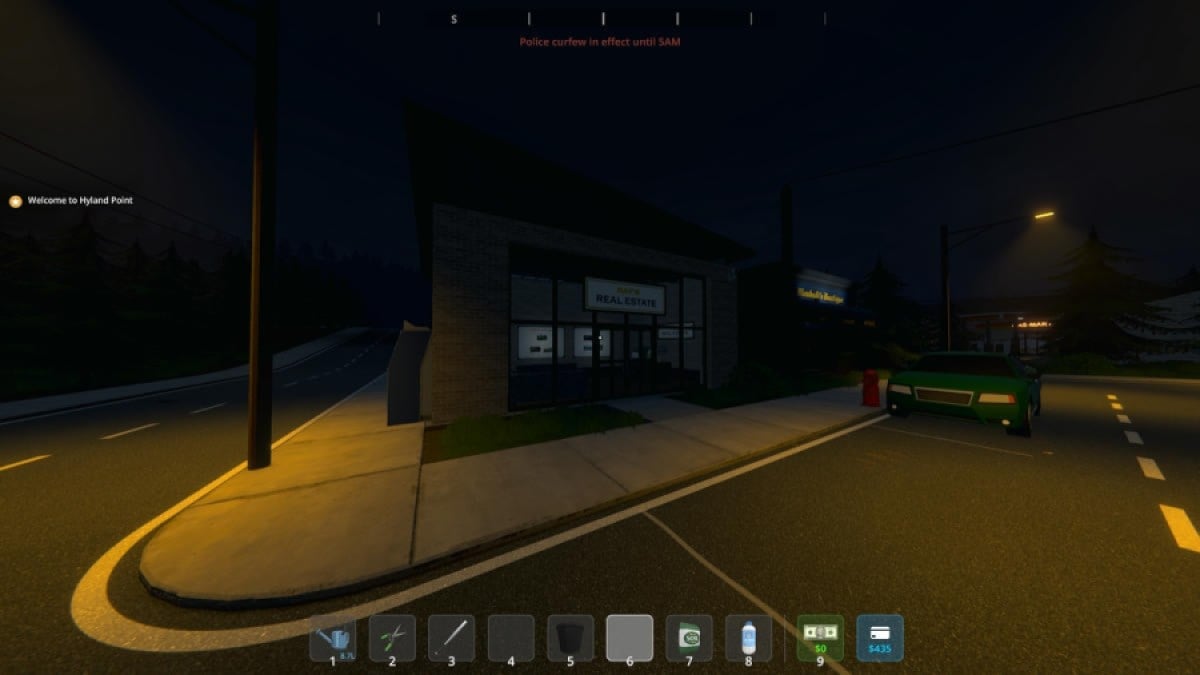Image resolution: width=1200 pixels, height=675 pixels.
Task: Open the cash slot showing $0
Action: (x=820, y=638)
